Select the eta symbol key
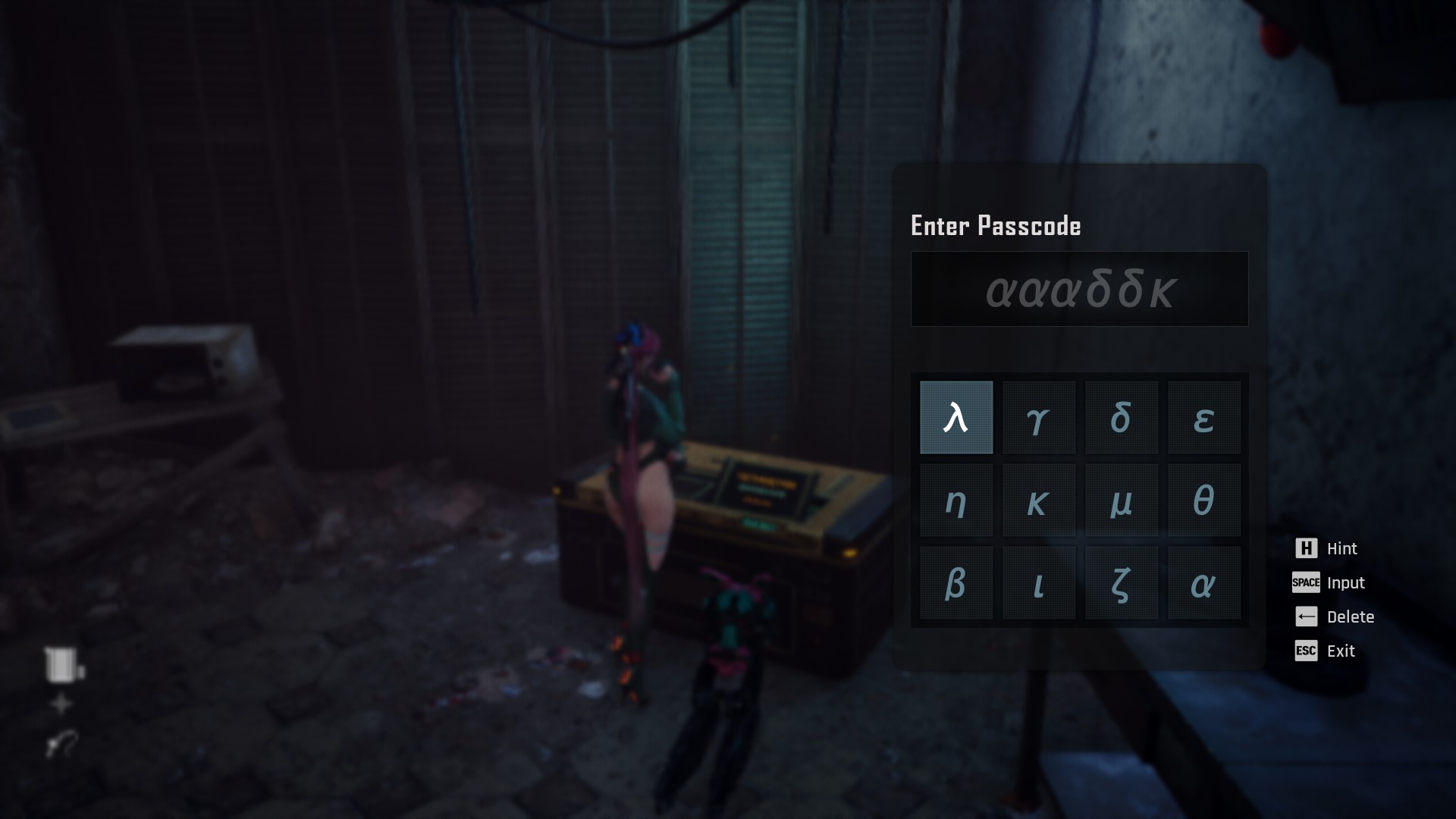The height and width of the screenshot is (819, 1456). (x=956, y=500)
